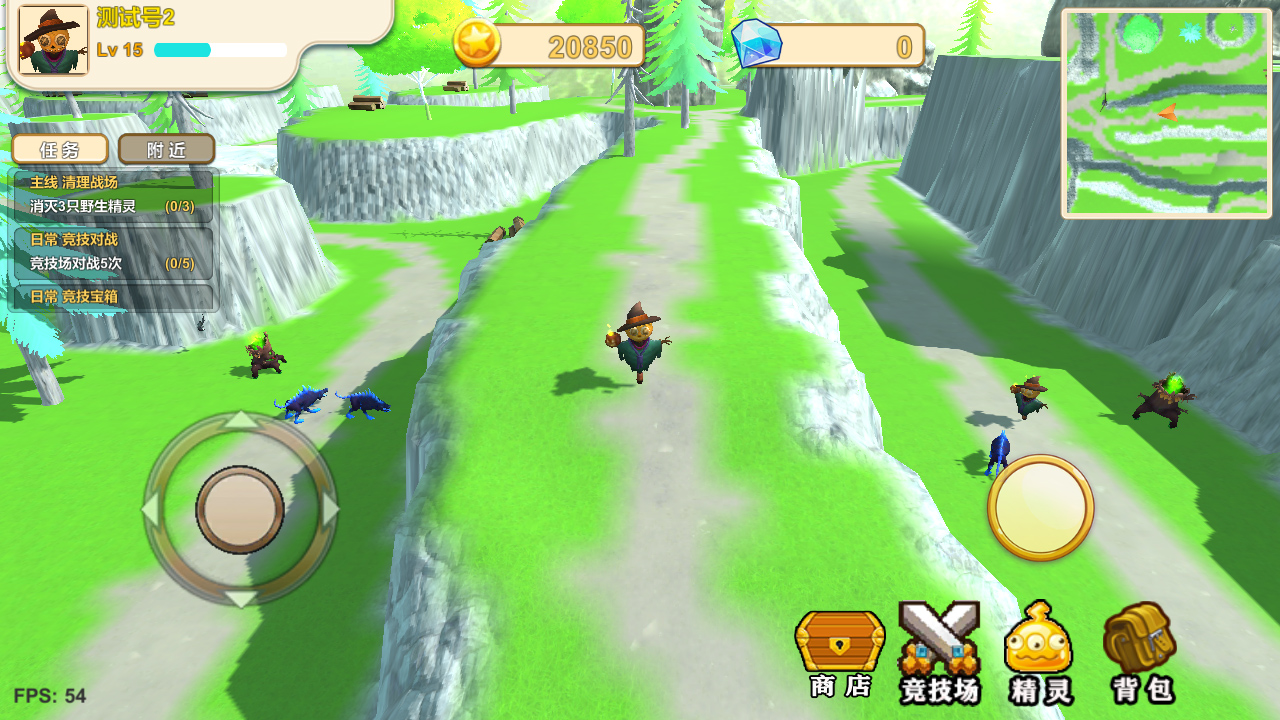Image resolution: width=1280 pixels, height=720 pixels.
Task: Switch to the 附近 nearby tab
Action: 166,150
